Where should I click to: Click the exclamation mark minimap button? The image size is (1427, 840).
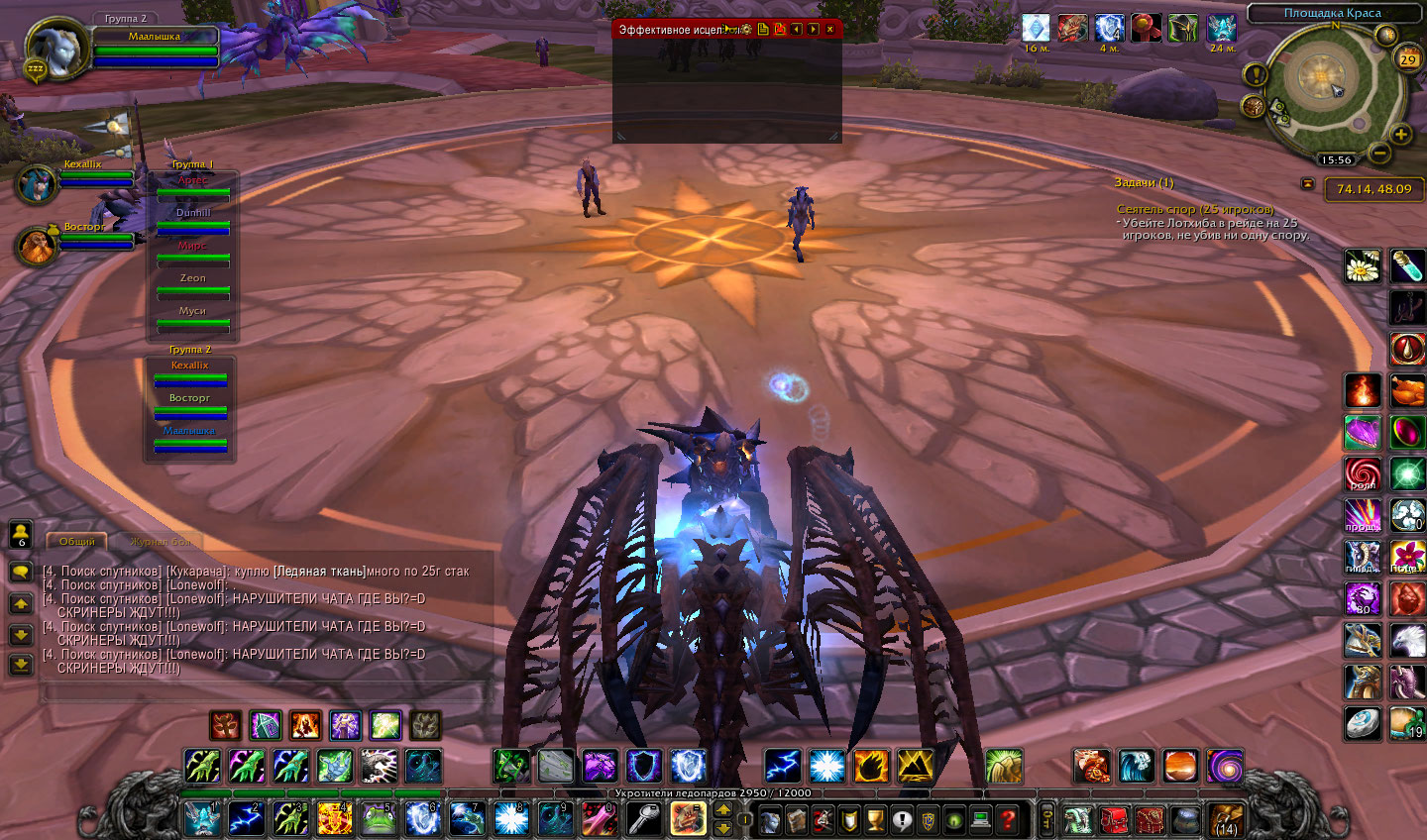click(x=1256, y=74)
